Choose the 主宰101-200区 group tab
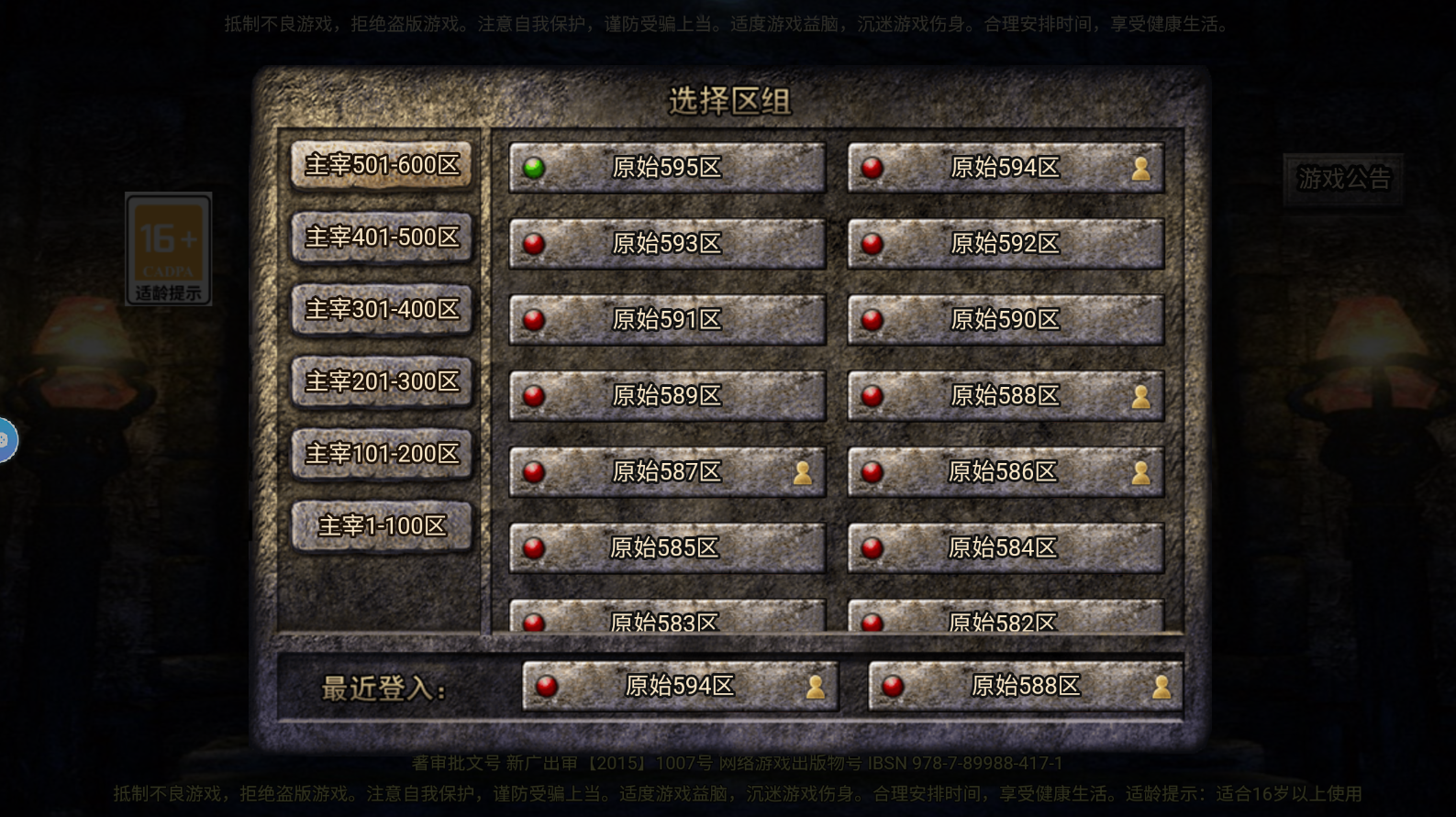The image size is (1456, 817). pos(382,454)
